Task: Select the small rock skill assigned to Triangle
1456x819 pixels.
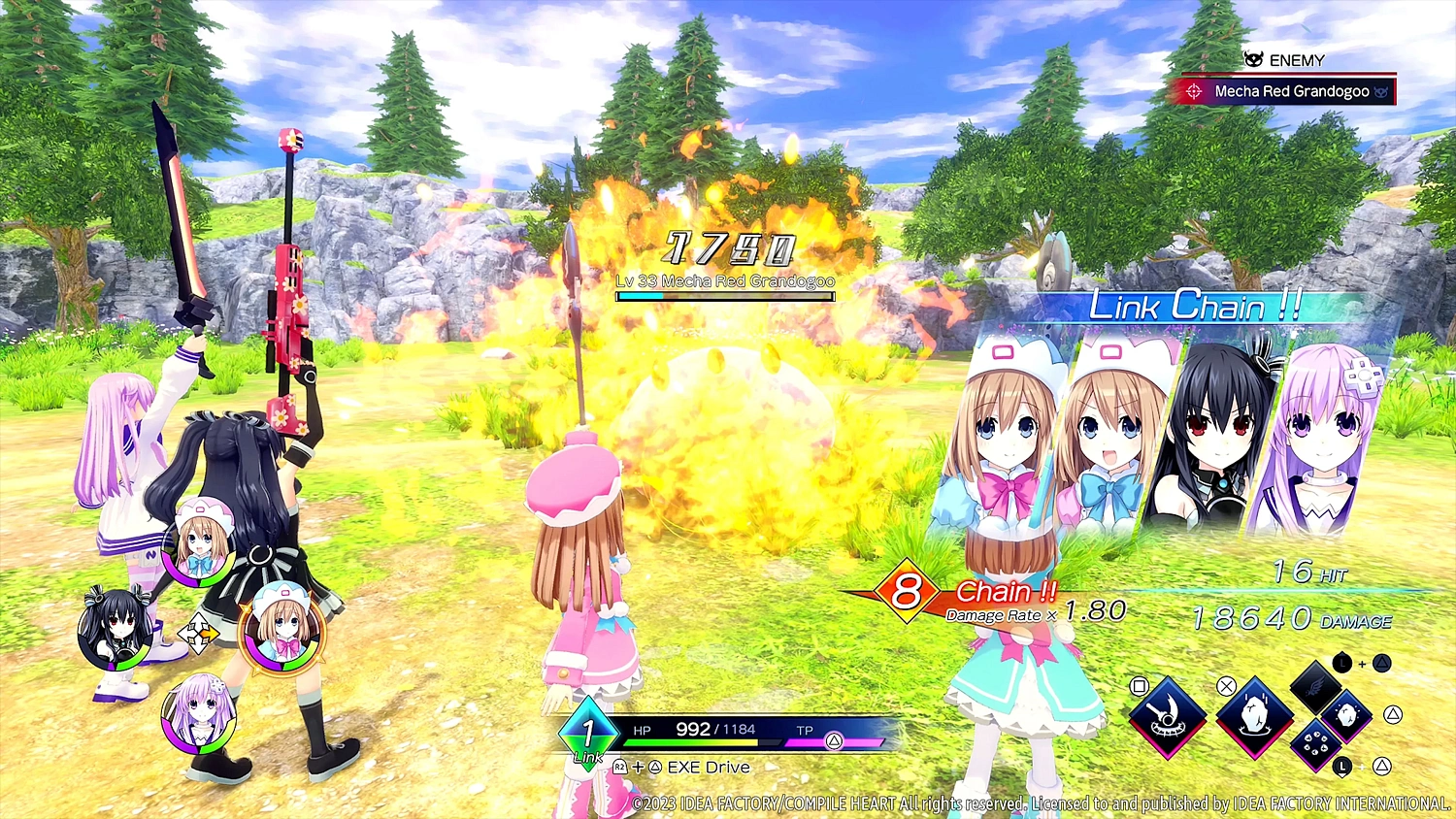Action: [1345, 717]
